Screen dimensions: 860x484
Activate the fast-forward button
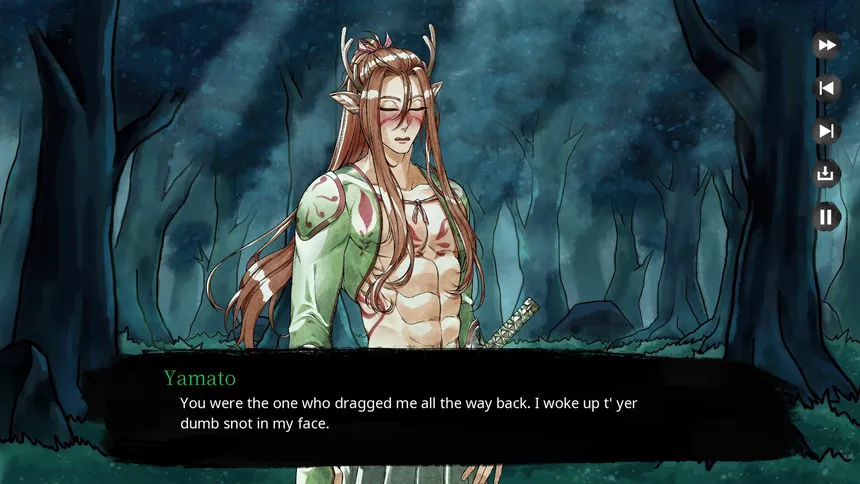pos(826,45)
